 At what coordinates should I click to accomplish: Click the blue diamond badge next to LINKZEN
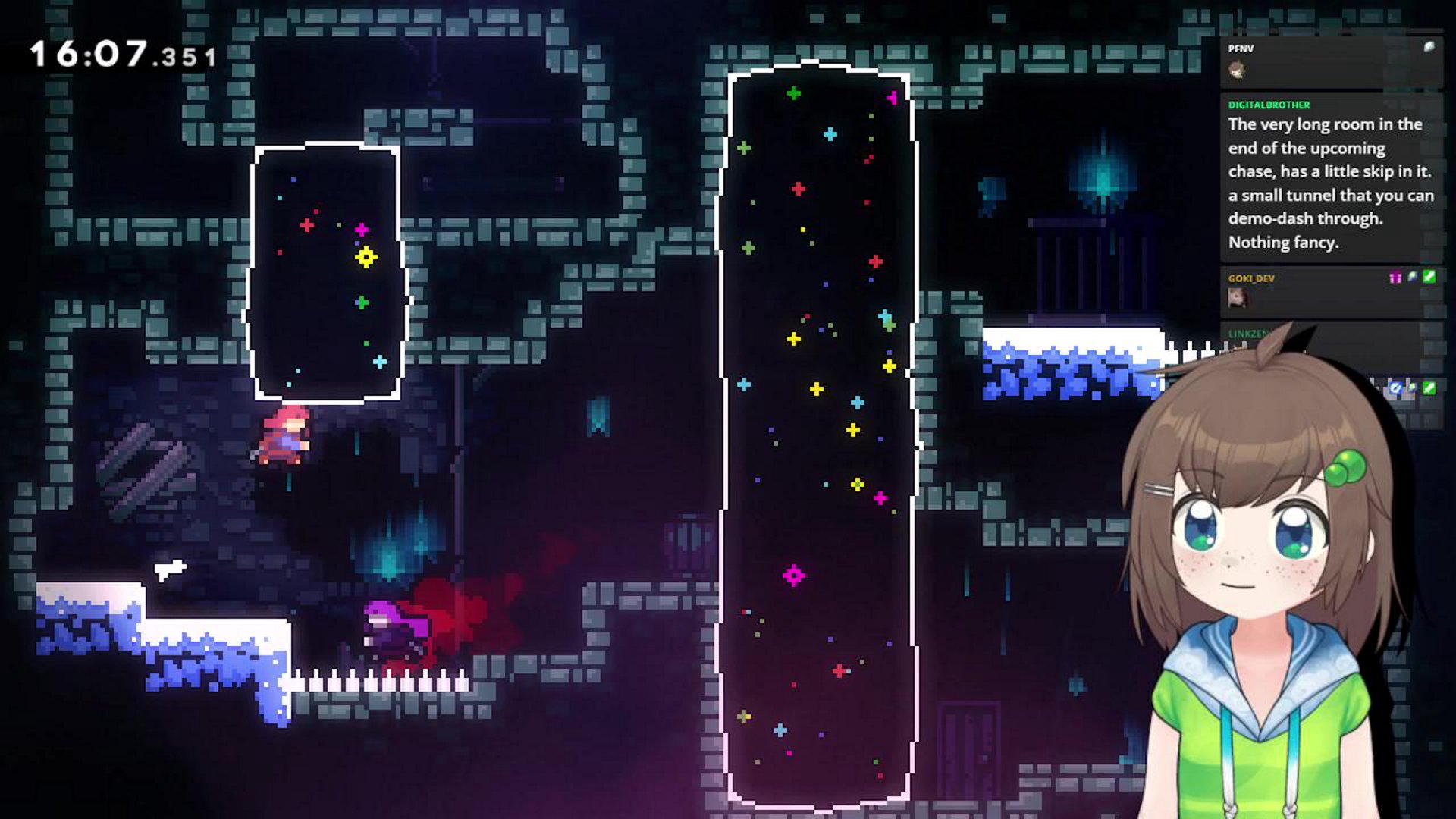1395,386
